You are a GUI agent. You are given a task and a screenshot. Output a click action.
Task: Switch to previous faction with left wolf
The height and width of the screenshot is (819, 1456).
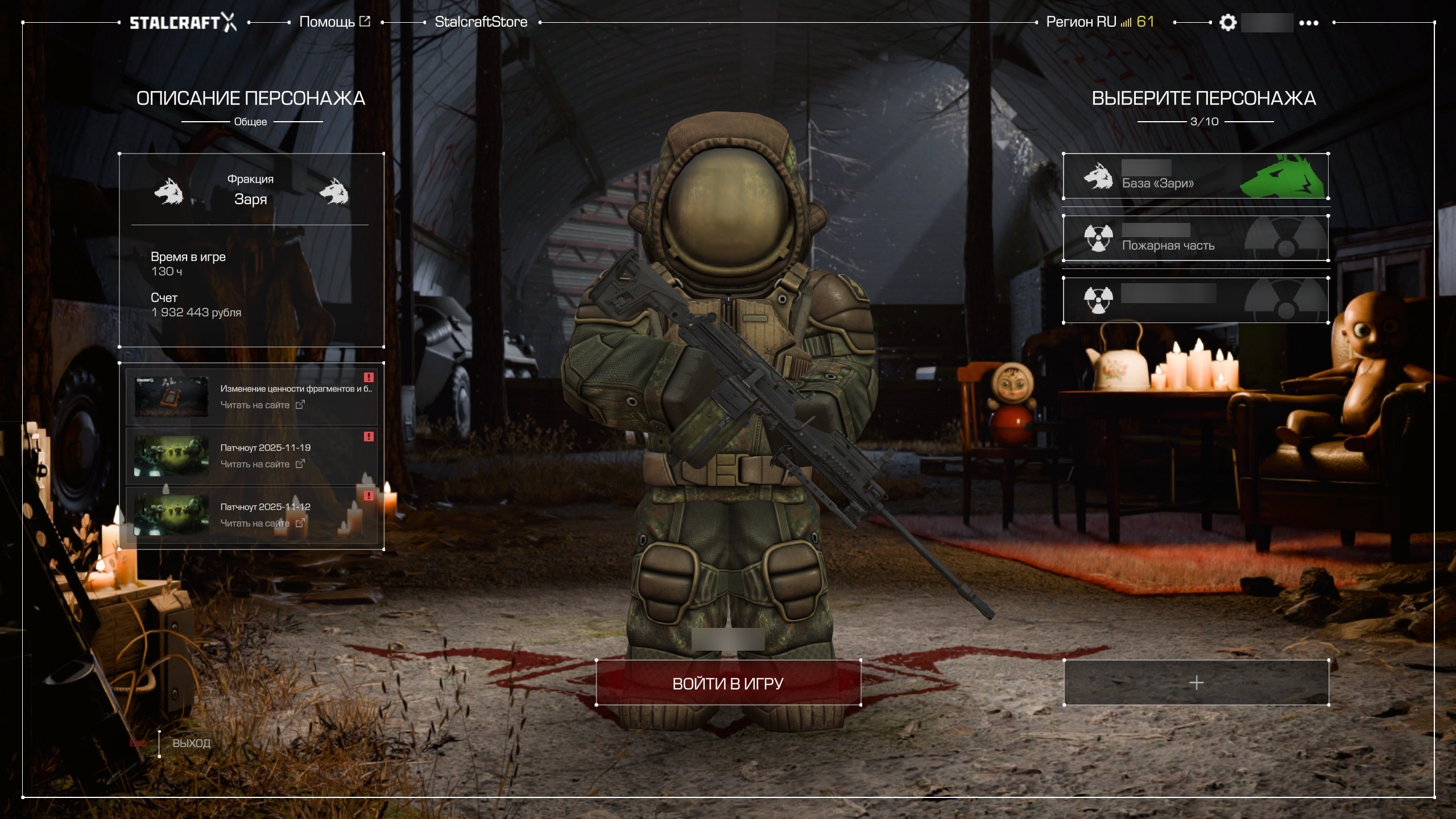tap(169, 191)
